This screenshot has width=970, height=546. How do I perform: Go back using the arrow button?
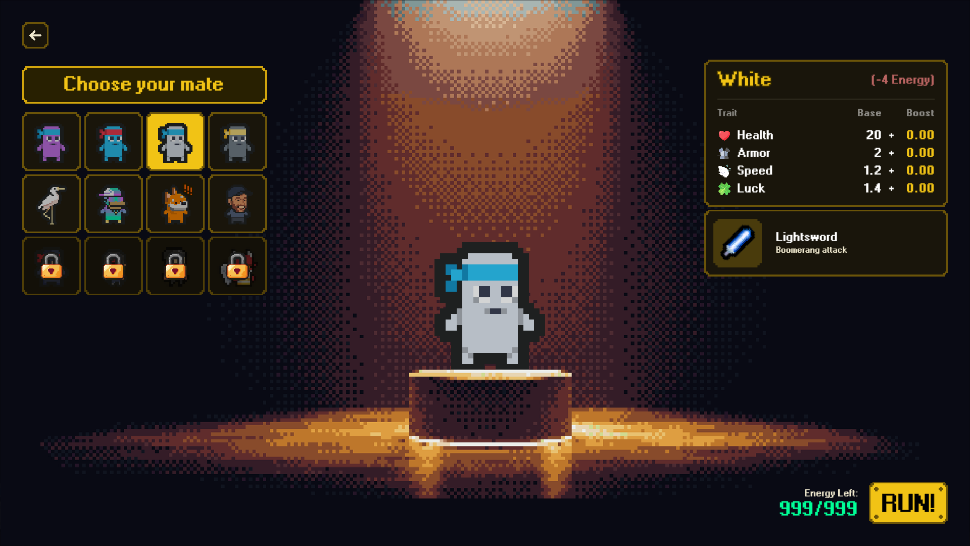35,36
